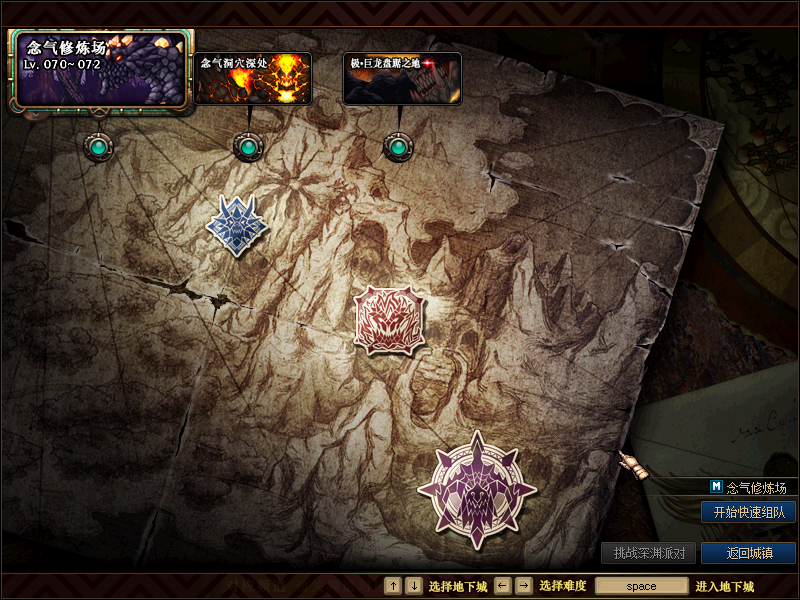
Task: Choose the large purple crest emblem
Action: (477, 490)
